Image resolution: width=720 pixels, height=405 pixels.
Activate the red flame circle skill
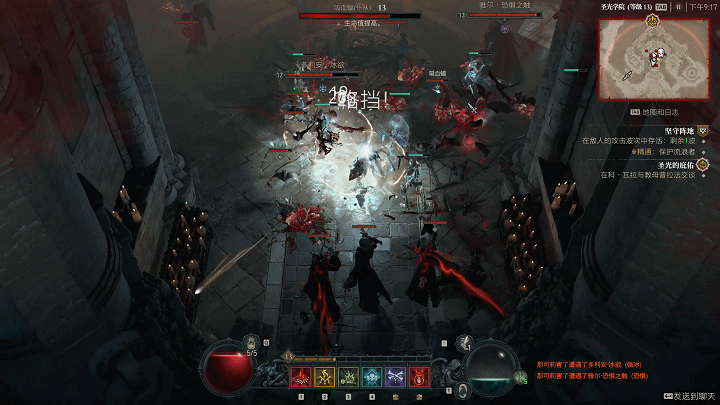(x=420, y=376)
